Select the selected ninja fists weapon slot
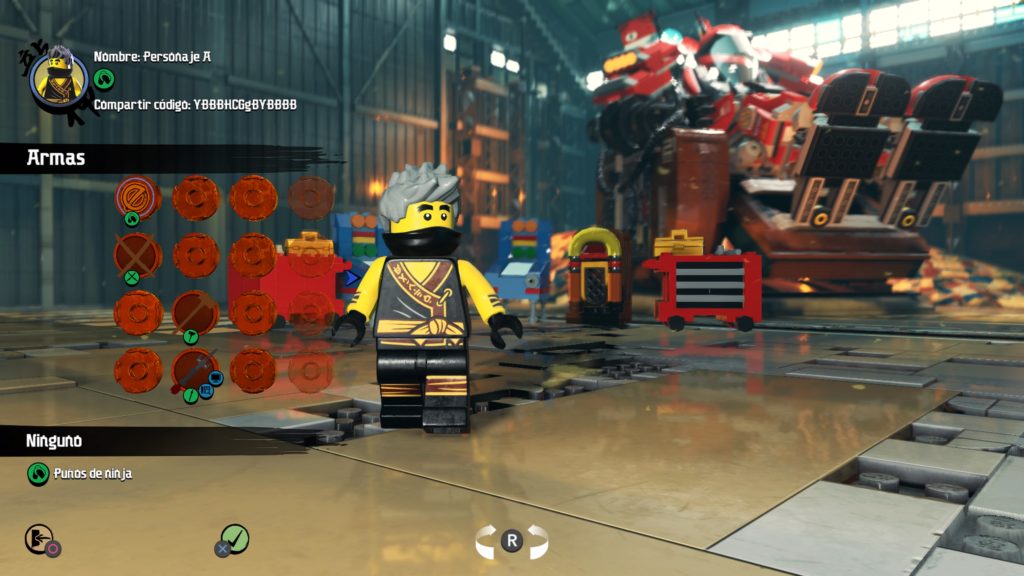Screen dimensions: 1024x576 [x=138, y=197]
